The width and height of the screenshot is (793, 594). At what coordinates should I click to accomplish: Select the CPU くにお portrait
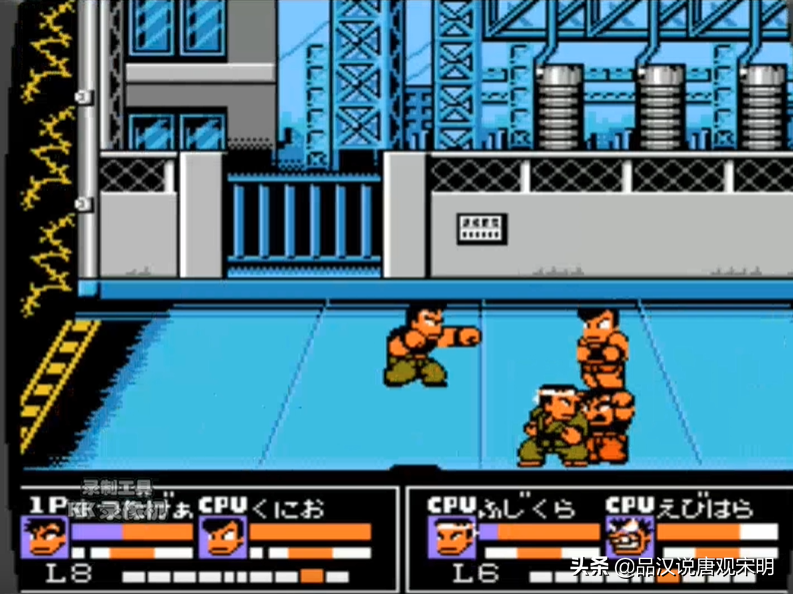[x=222, y=537]
